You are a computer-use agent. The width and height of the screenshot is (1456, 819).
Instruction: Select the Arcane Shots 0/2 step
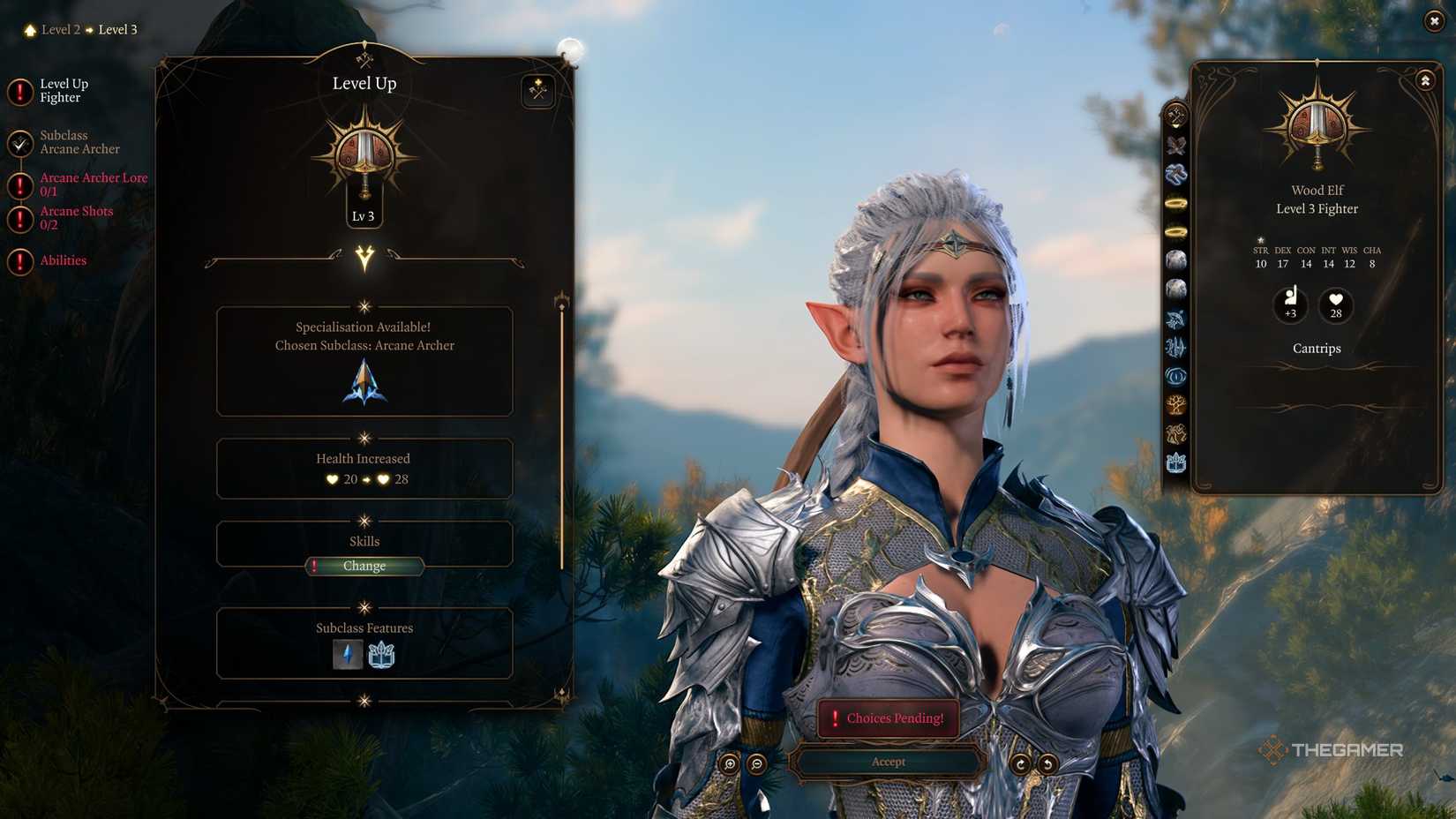coord(77,217)
